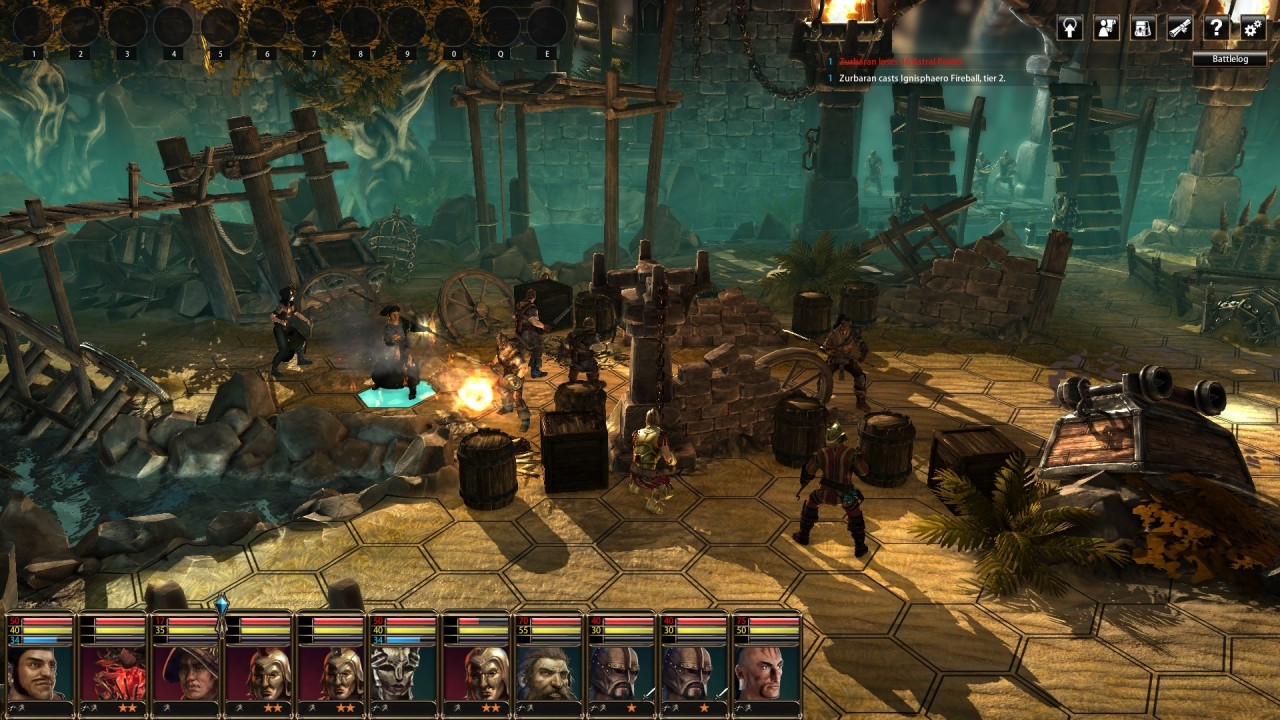
Task: Open the Battlelog panel
Action: 1229,59
